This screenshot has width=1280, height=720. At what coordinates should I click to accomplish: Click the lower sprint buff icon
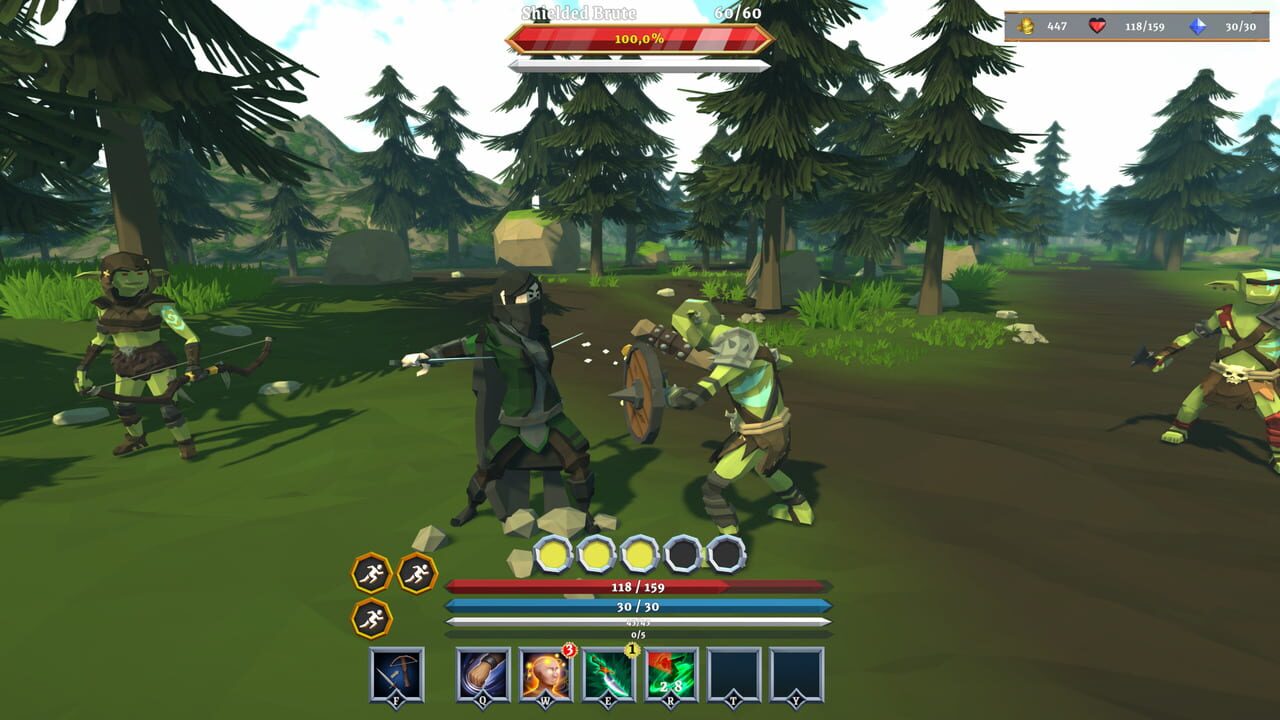pyautogui.click(x=372, y=615)
